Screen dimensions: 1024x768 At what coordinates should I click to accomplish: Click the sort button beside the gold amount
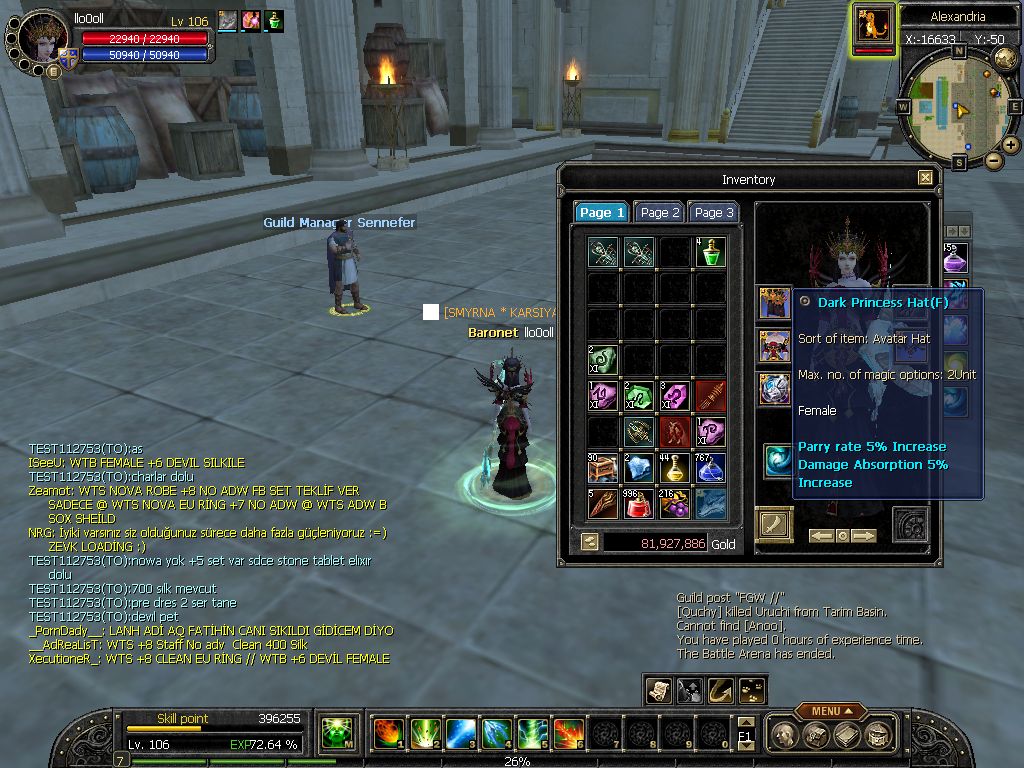[x=590, y=541]
